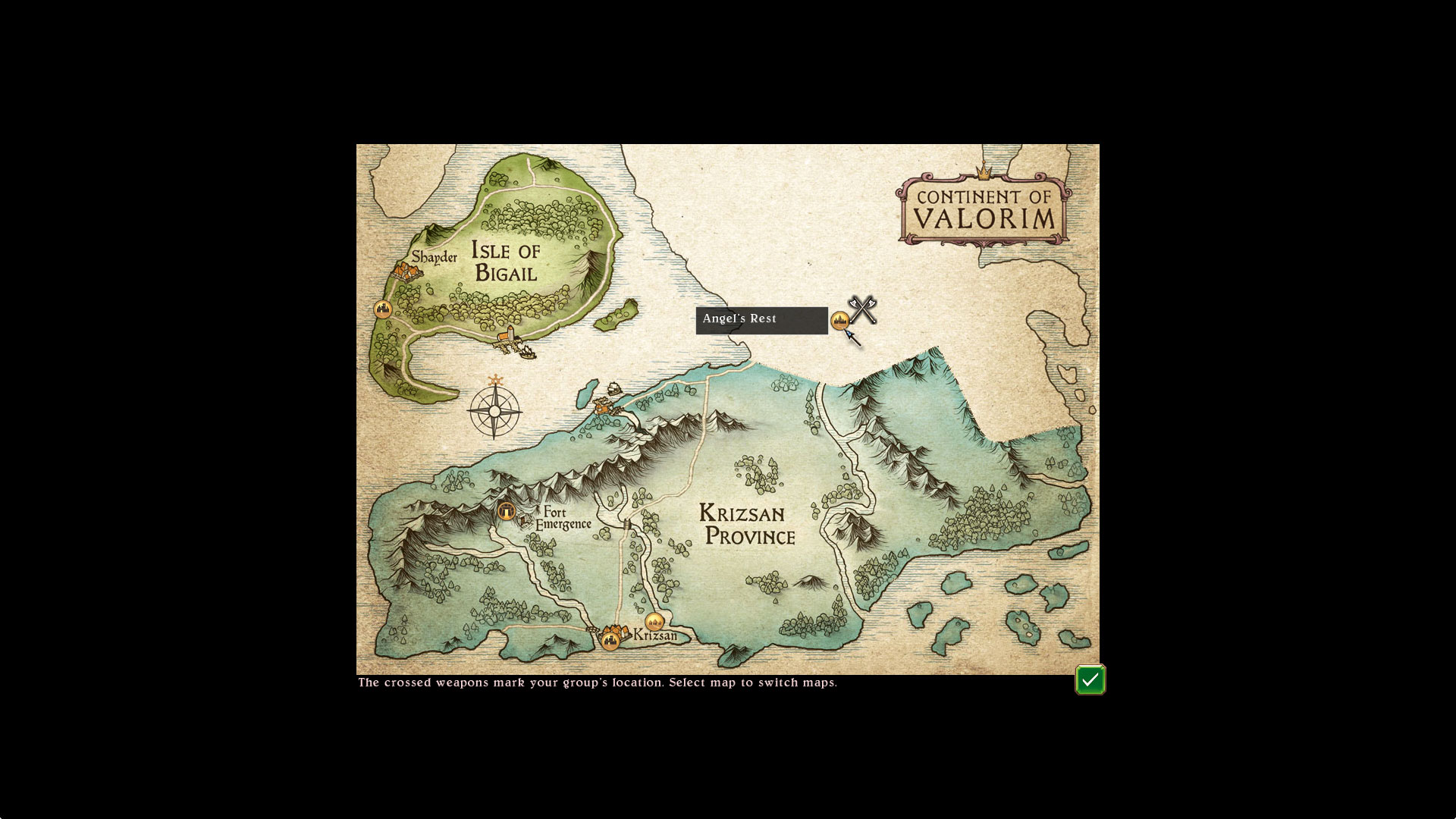Select the orange settlement on the northern peninsula
Image resolution: width=1456 pixels, height=819 pixels.
pyautogui.click(x=602, y=409)
